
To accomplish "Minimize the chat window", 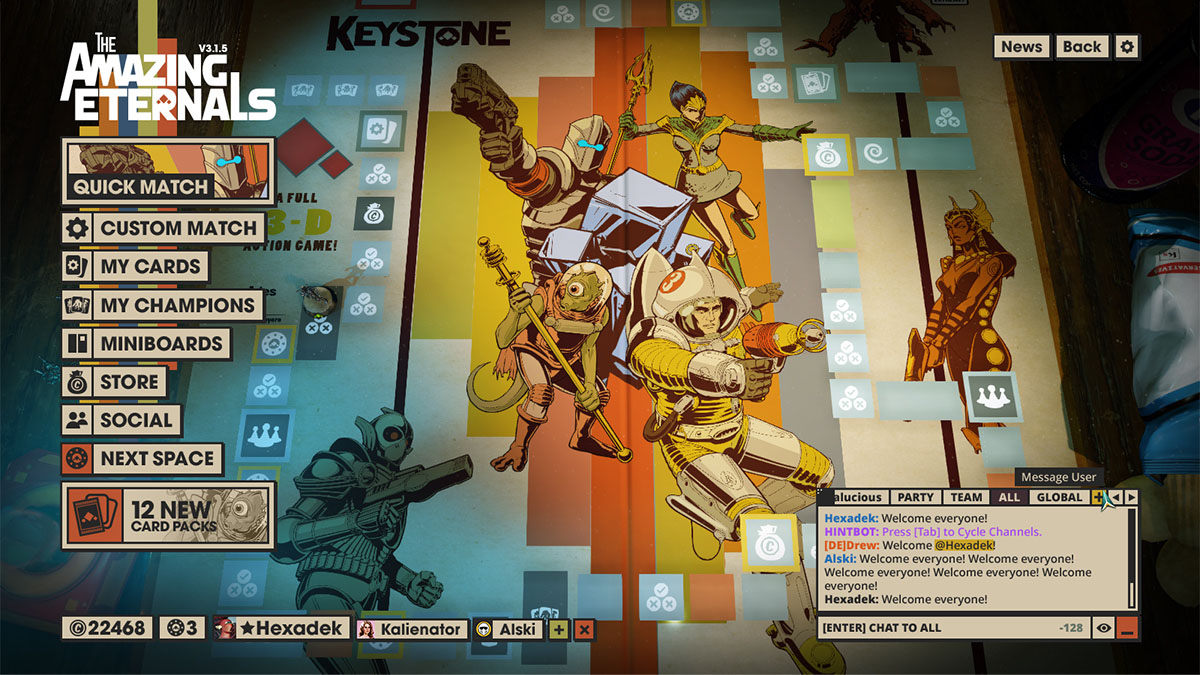I will [x=1128, y=628].
